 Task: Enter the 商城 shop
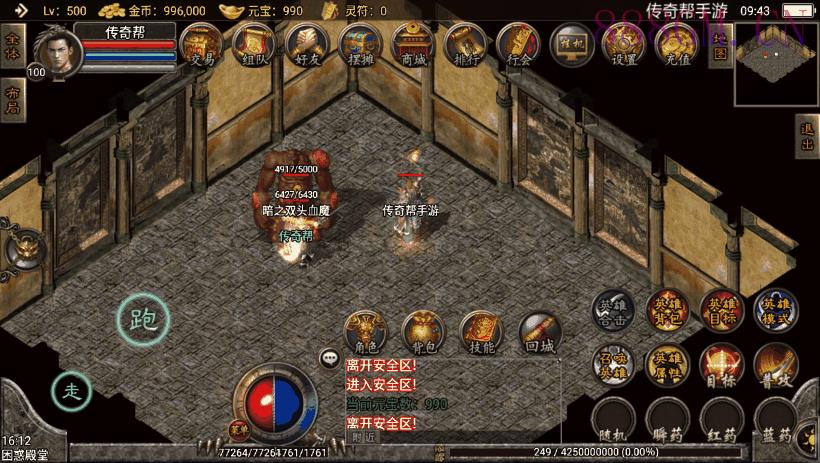click(412, 45)
